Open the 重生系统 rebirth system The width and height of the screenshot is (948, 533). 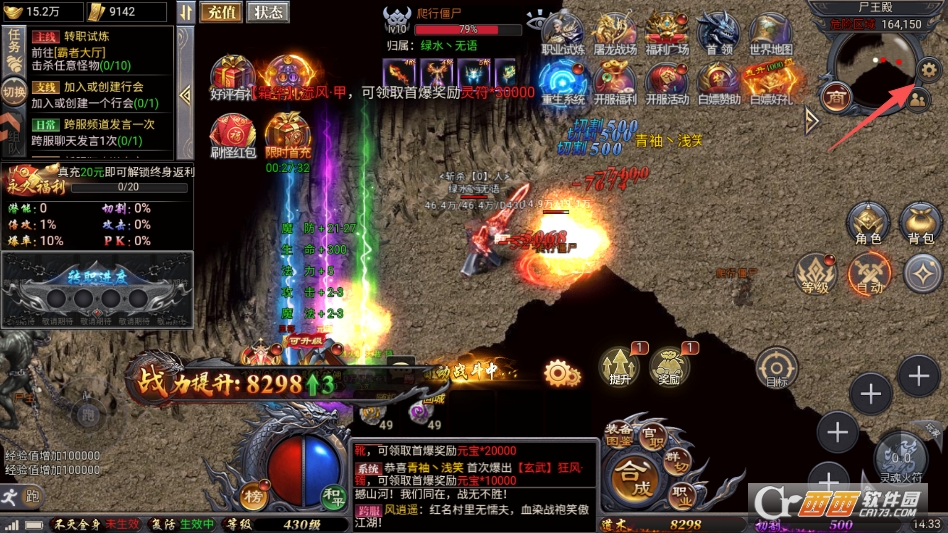click(562, 83)
